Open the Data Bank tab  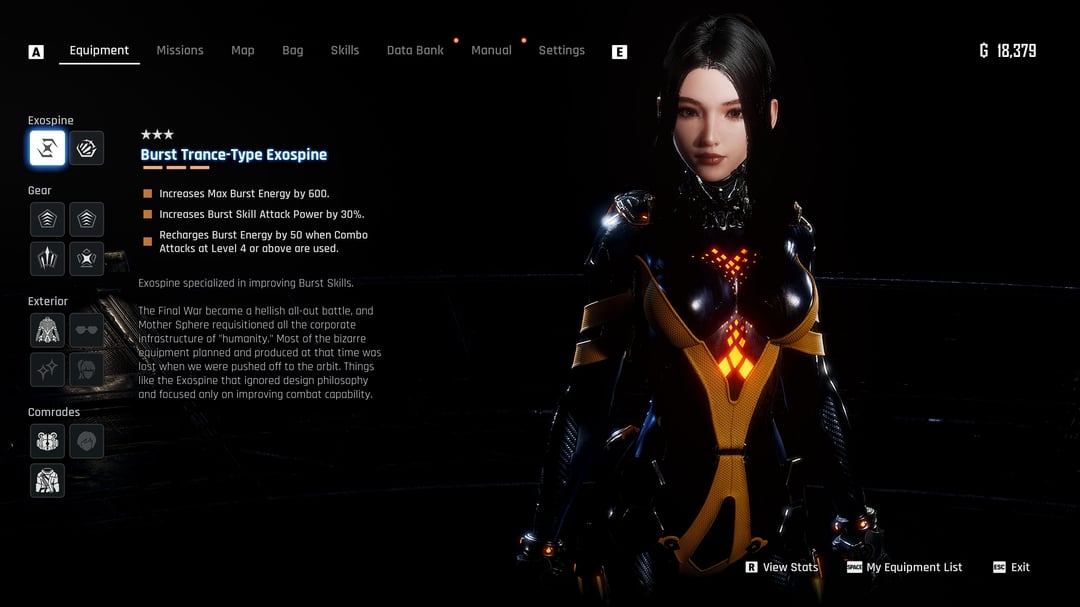point(415,50)
